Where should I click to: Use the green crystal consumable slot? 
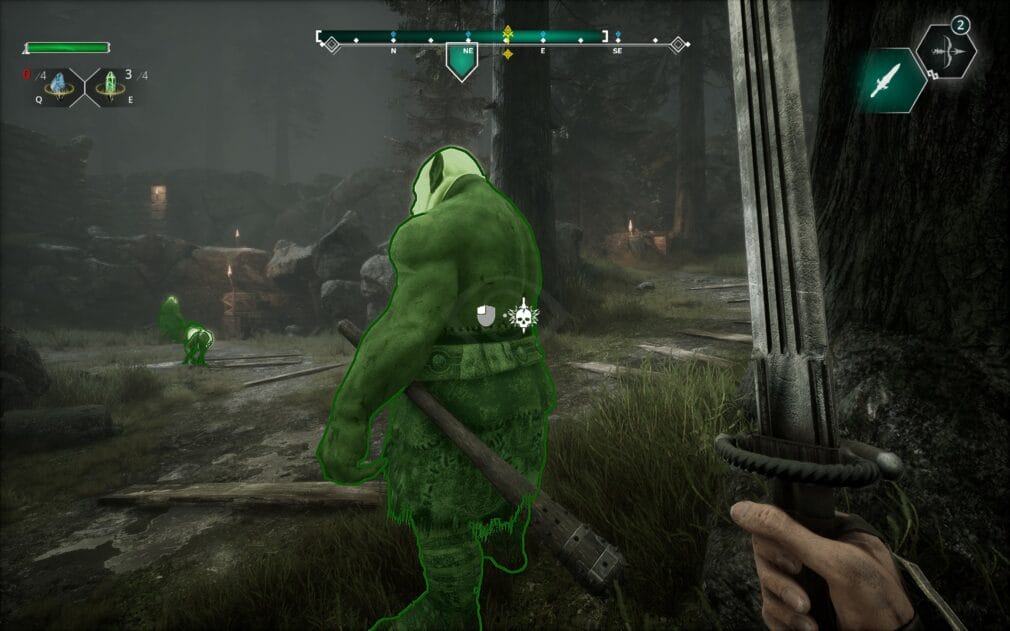[105, 87]
